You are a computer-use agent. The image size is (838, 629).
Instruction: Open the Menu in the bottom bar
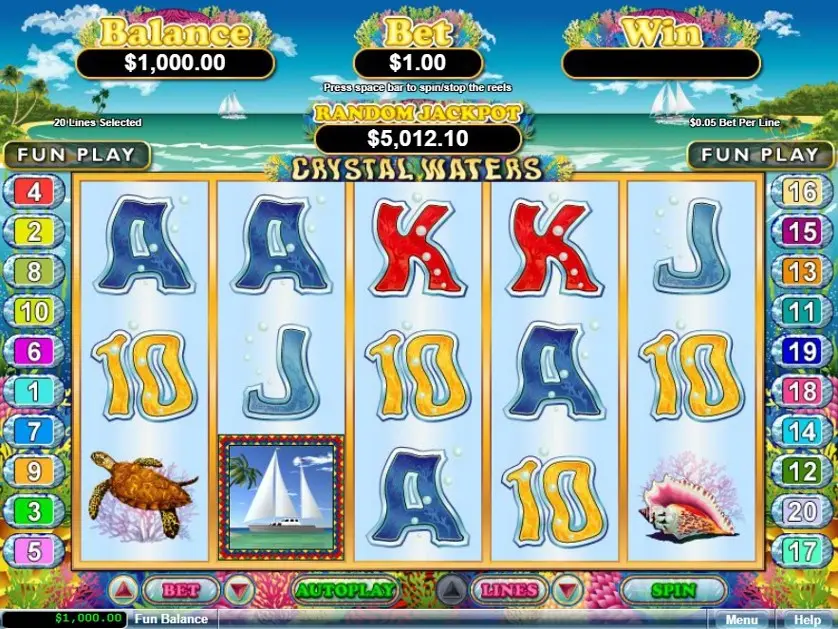point(741,620)
